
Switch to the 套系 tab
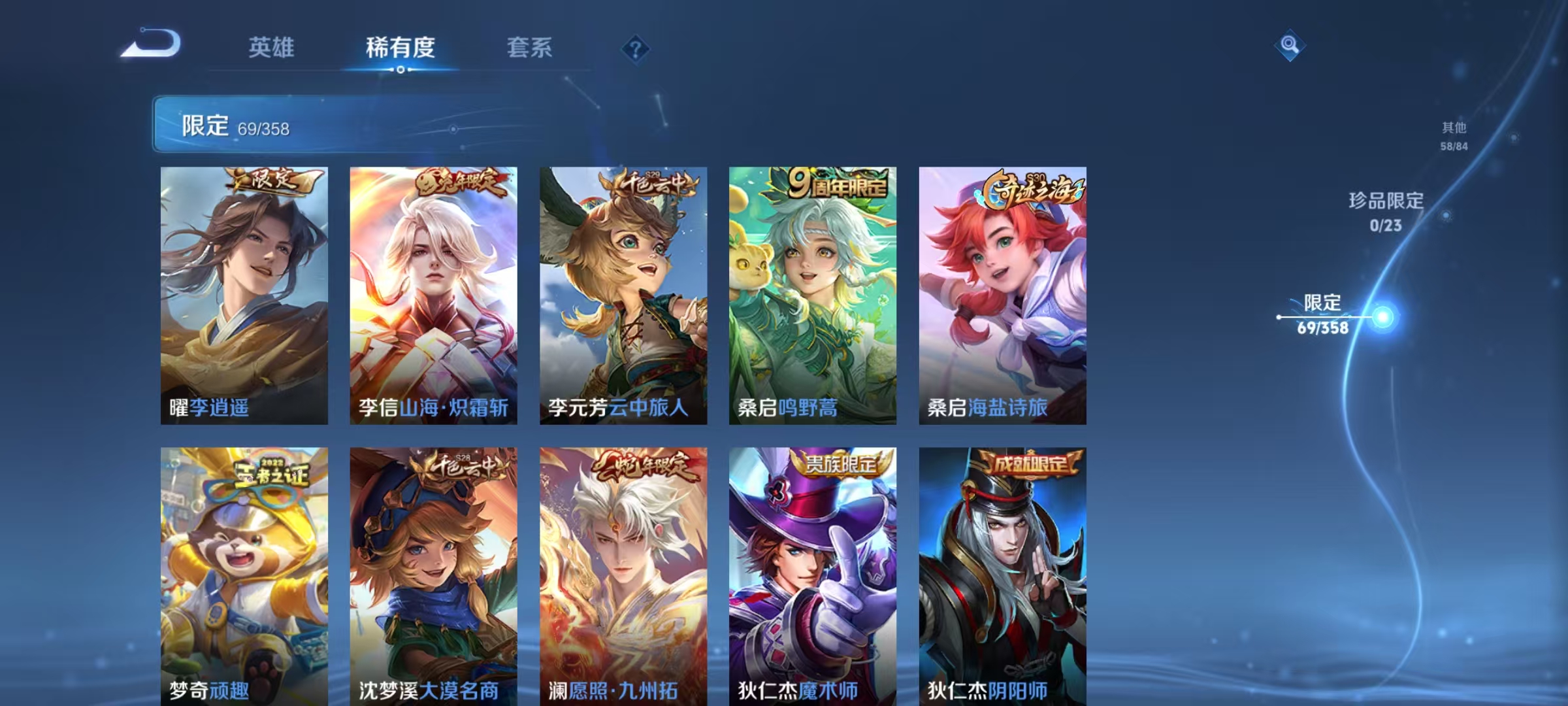coord(529,48)
